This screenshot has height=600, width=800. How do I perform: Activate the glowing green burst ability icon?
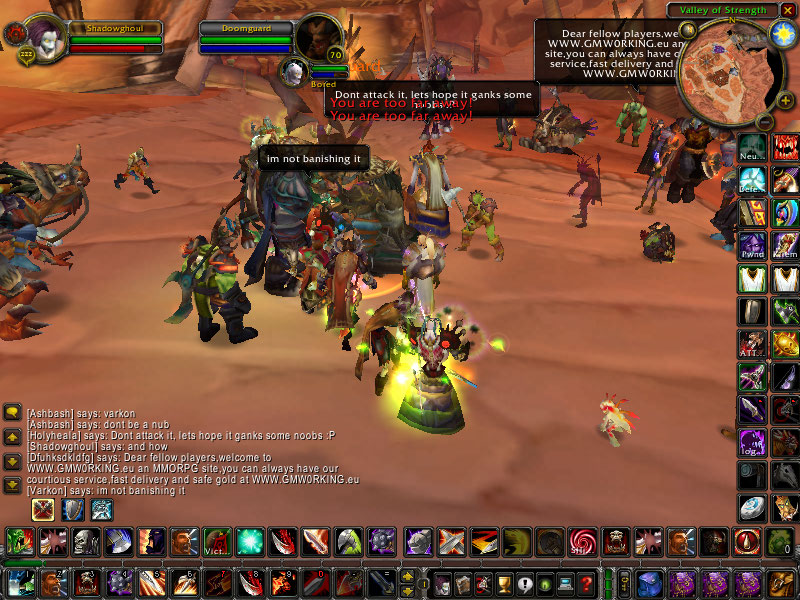(249, 543)
